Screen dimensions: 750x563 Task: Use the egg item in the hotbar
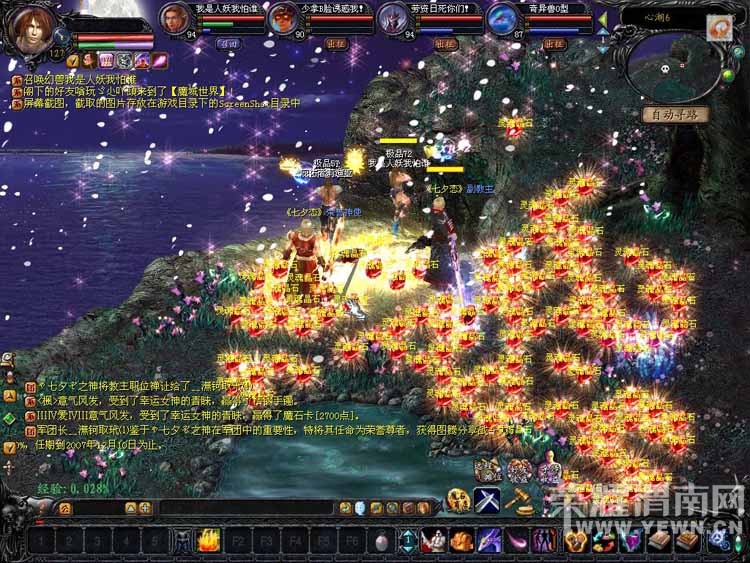pos(381,541)
